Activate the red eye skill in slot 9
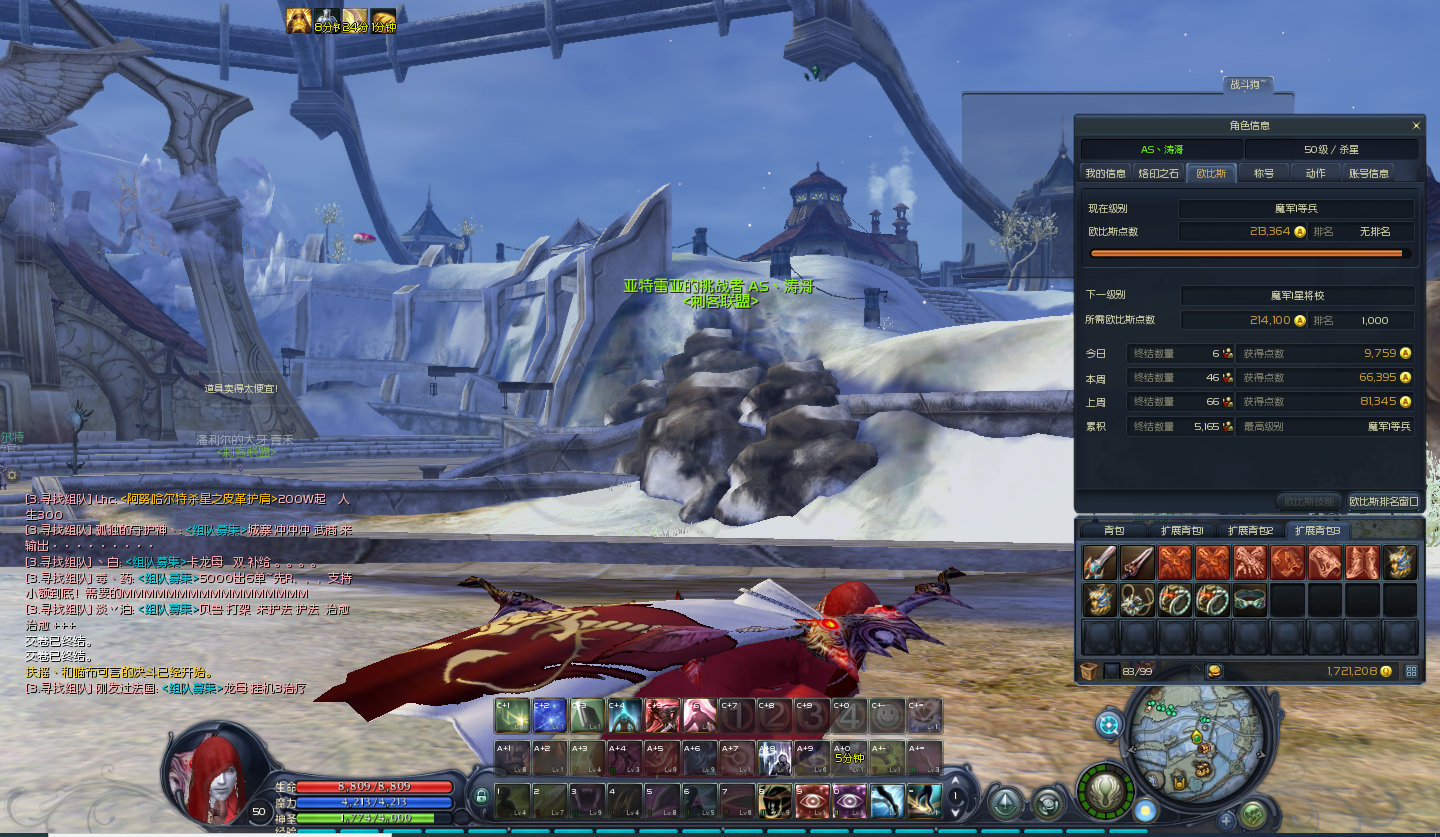This screenshot has width=1440, height=837. click(812, 800)
